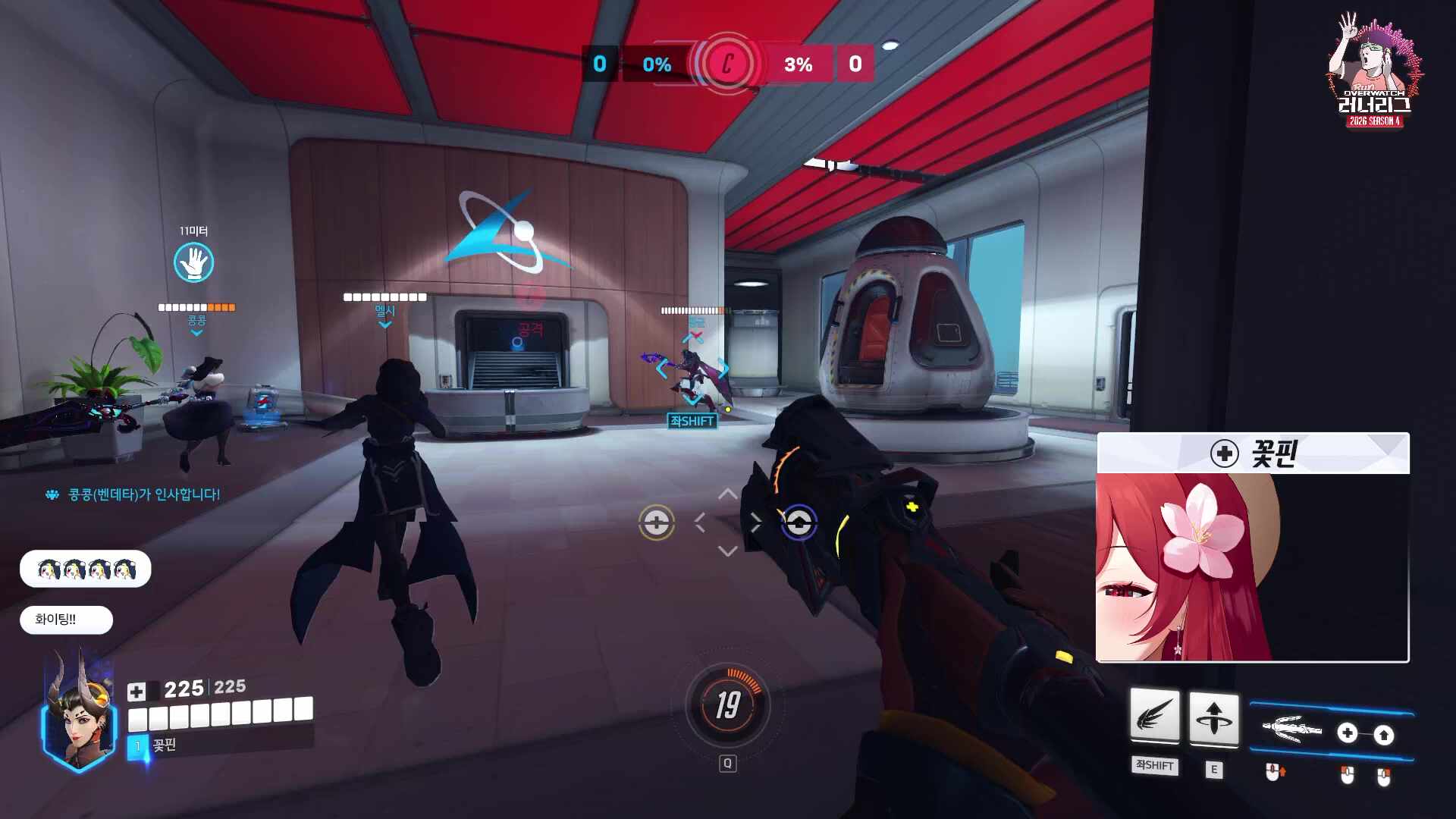Click the healing beam plus icon
Viewport: 1456px width, 819px height.
pyautogui.click(x=1348, y=733)
